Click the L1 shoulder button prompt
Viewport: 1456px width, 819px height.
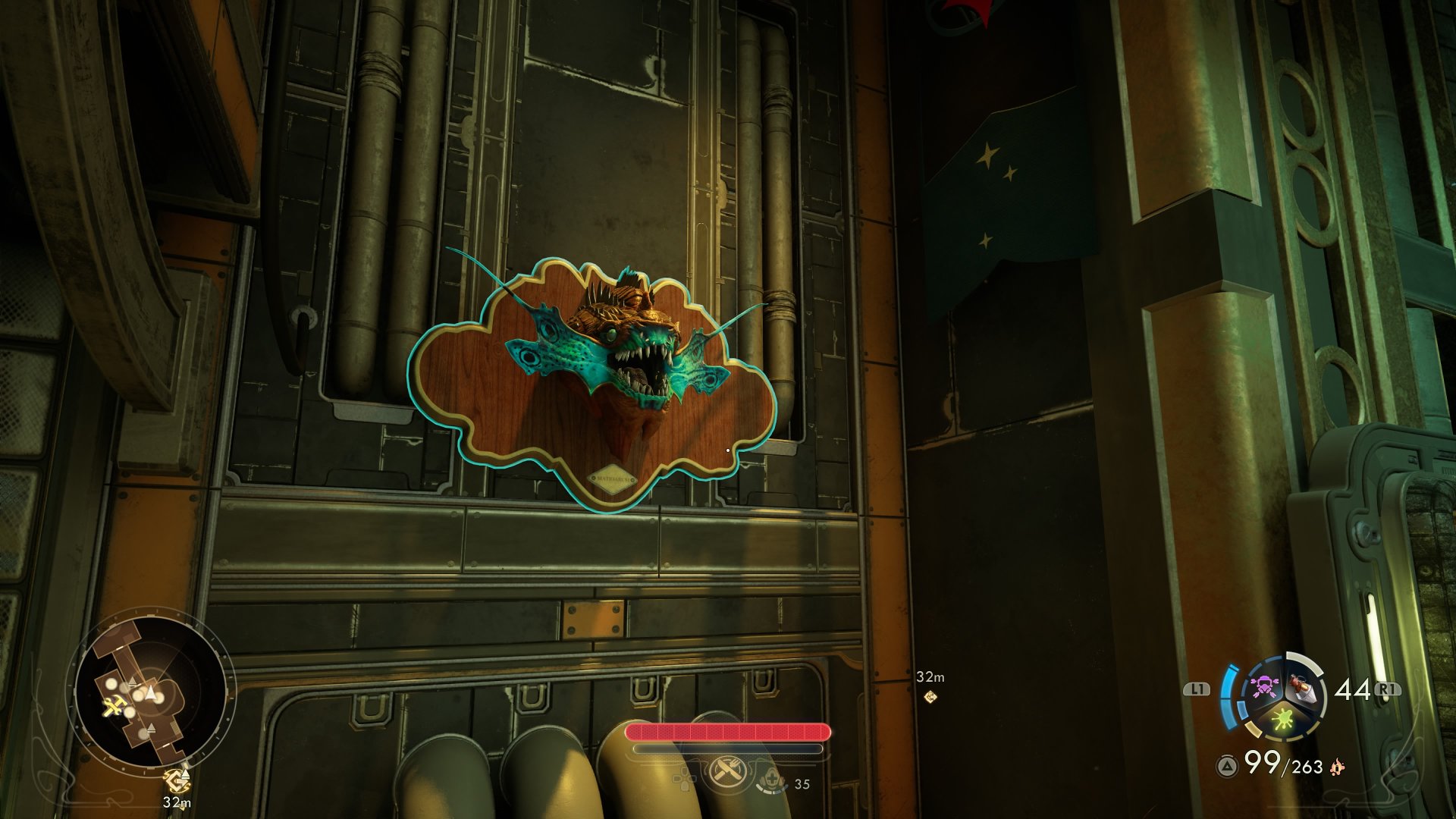point(1197,690)
